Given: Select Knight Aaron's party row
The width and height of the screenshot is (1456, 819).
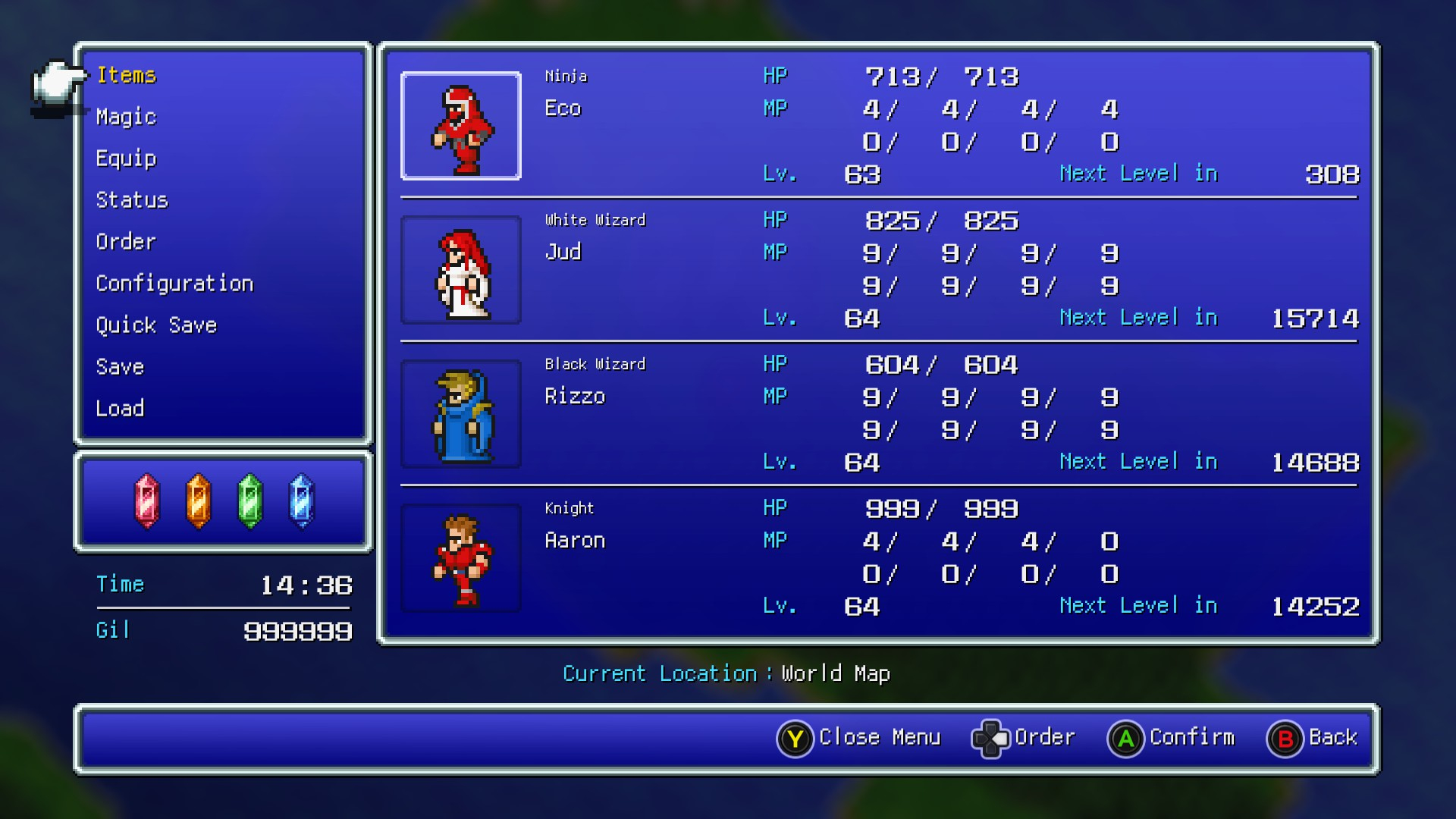Looking at the screenshot, I should tap(878, 557).
